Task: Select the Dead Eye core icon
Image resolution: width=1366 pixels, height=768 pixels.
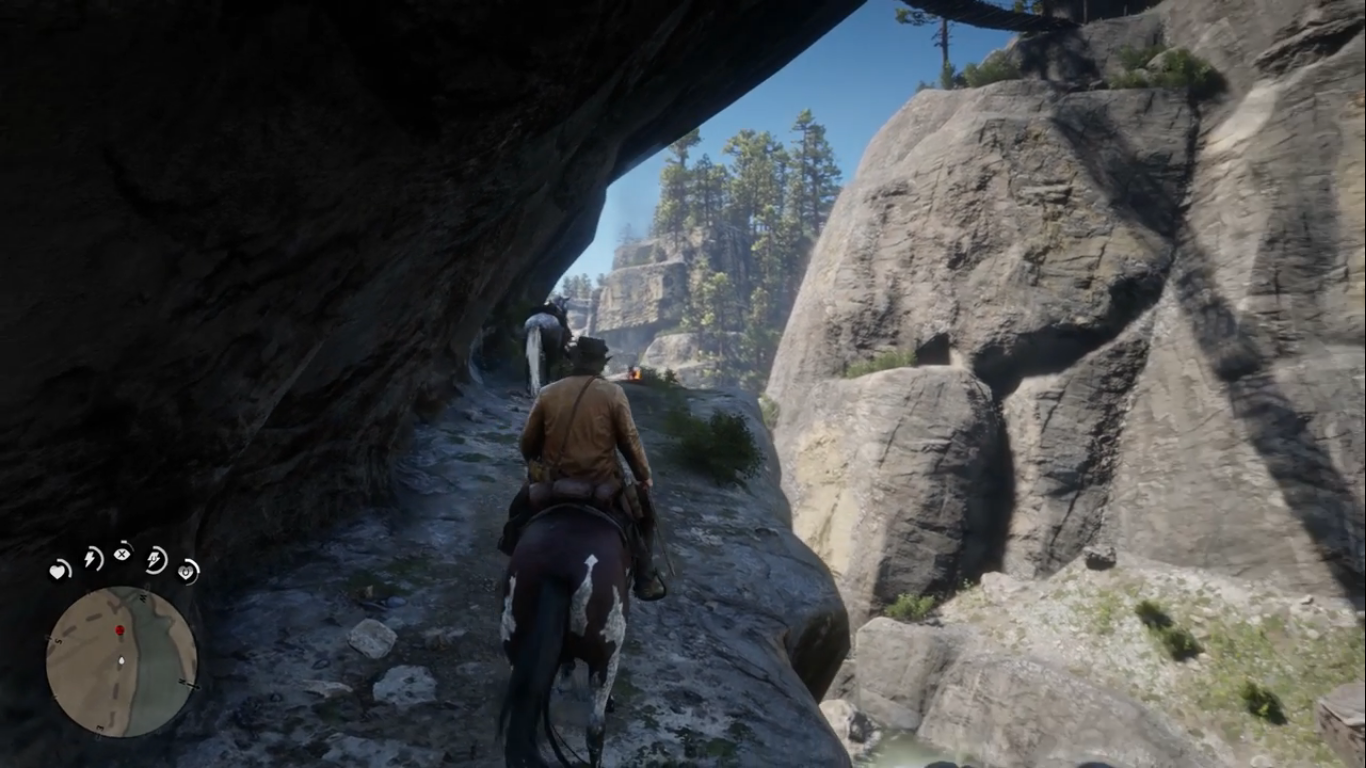Action: 123,551
